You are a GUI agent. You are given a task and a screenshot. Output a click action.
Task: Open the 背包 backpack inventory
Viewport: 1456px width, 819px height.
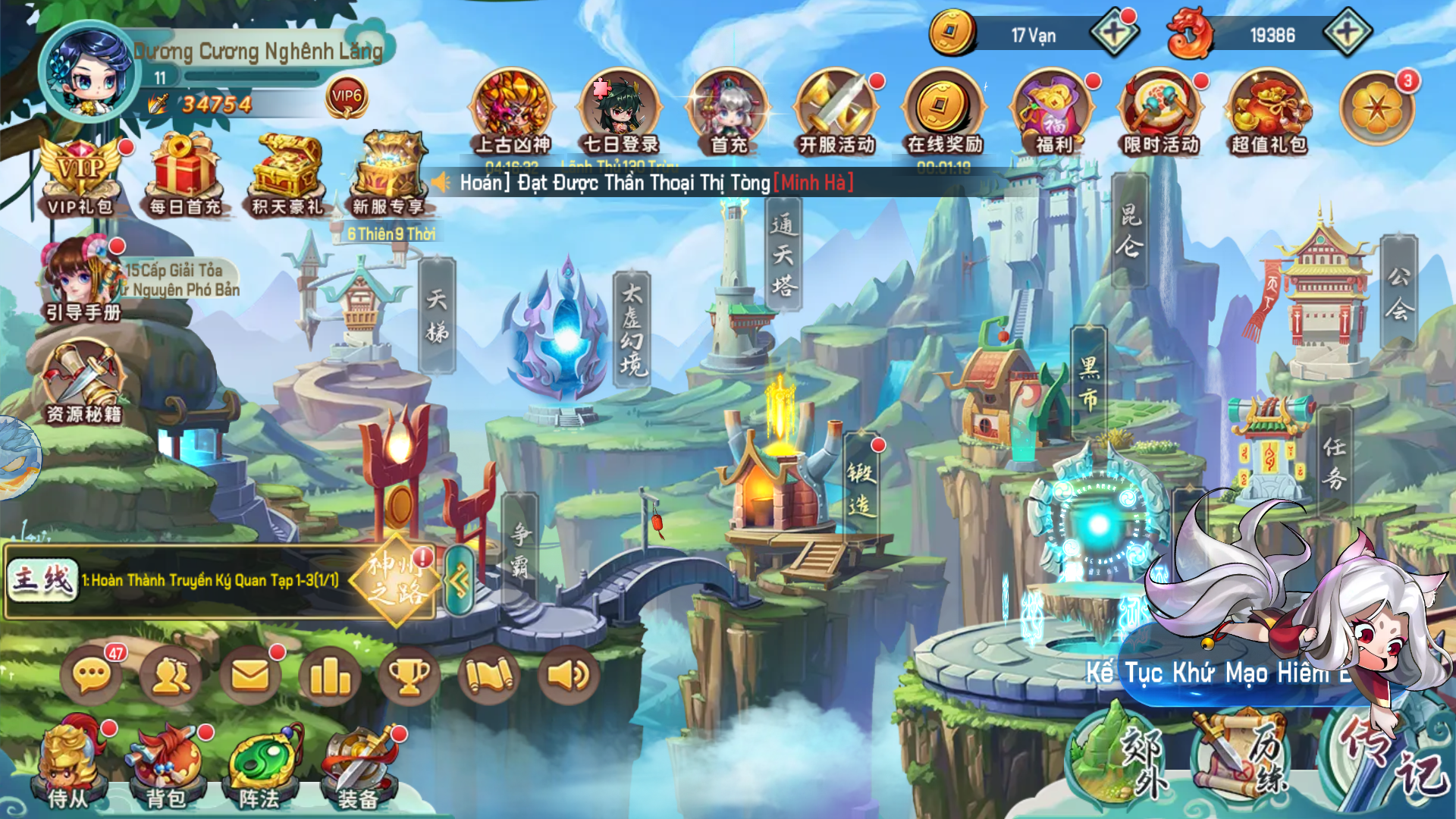click(166, 766)
